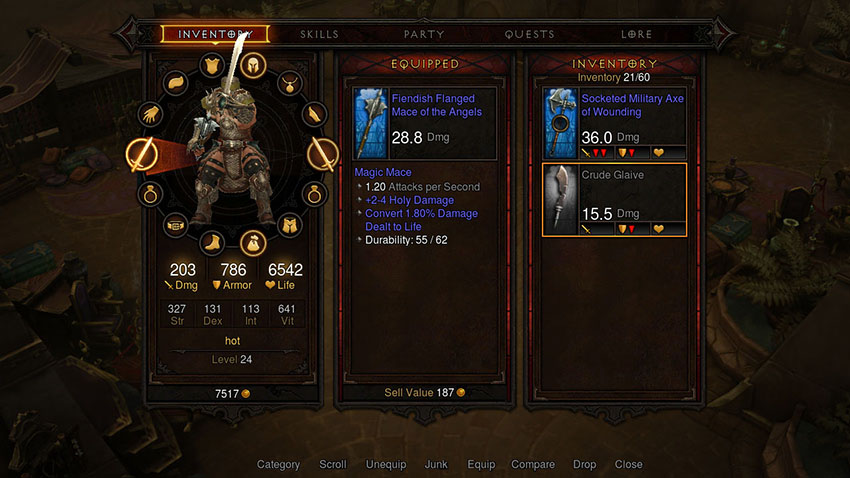Choose the chest armor equipment slot

point(212,66)
